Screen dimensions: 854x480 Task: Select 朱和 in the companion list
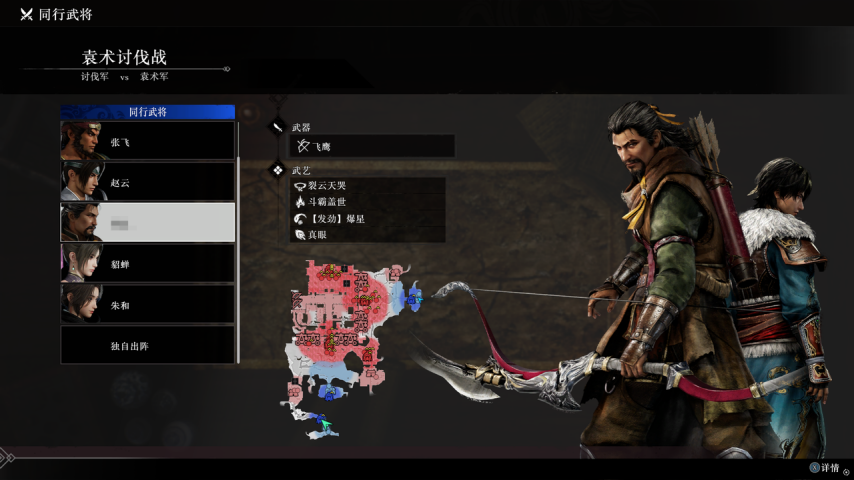148,304
